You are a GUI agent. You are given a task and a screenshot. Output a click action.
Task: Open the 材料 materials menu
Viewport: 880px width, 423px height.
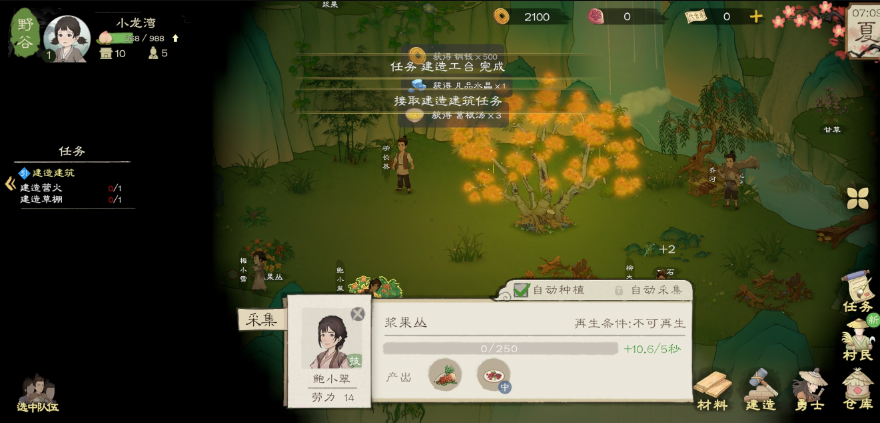pos(712,389)
